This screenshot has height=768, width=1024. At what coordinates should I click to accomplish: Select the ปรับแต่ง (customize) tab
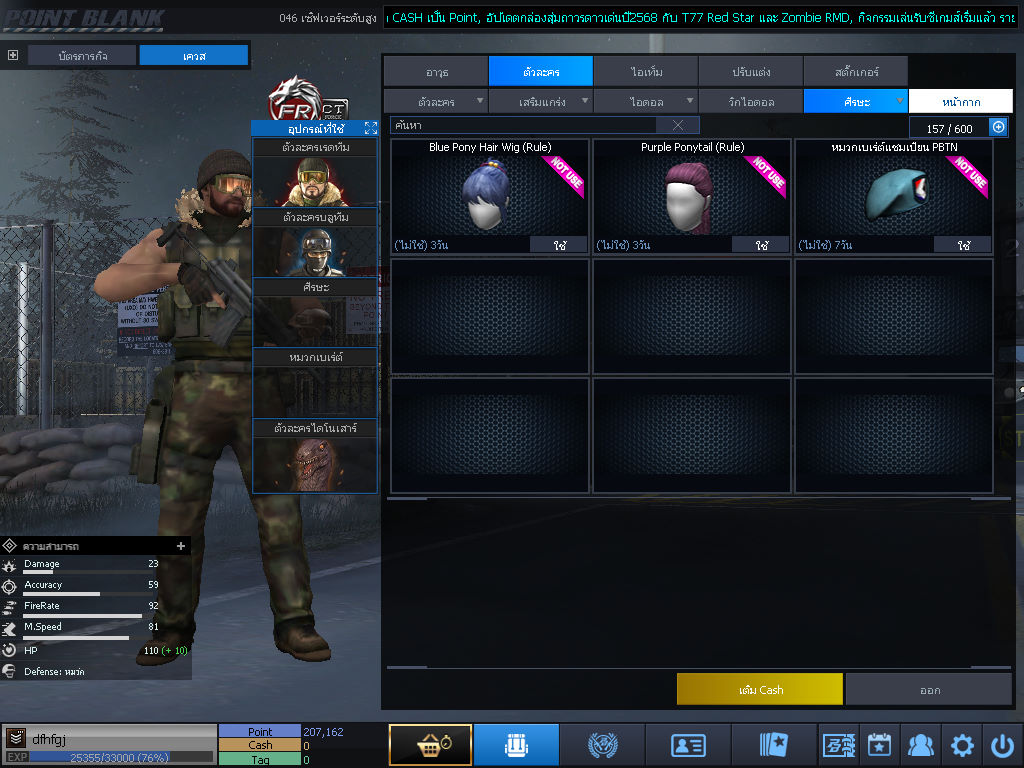pos(750,71)
